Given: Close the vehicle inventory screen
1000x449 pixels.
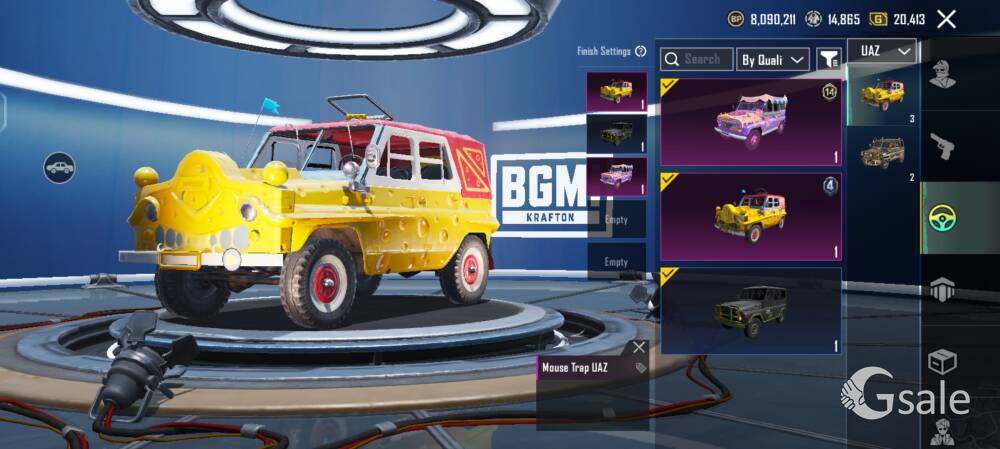Looking at the screenshot, I should click(946, 18).
